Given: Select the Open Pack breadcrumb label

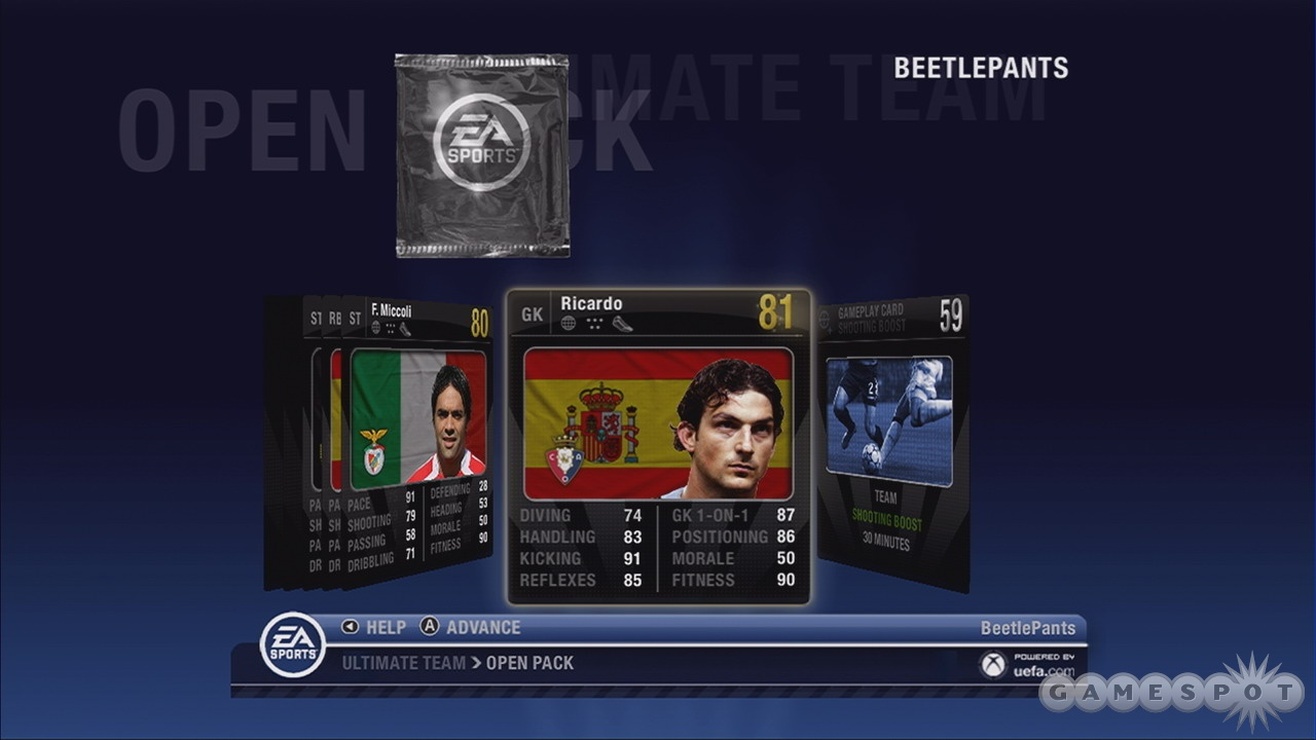Looking at the screenshot, I should point(530,662).
